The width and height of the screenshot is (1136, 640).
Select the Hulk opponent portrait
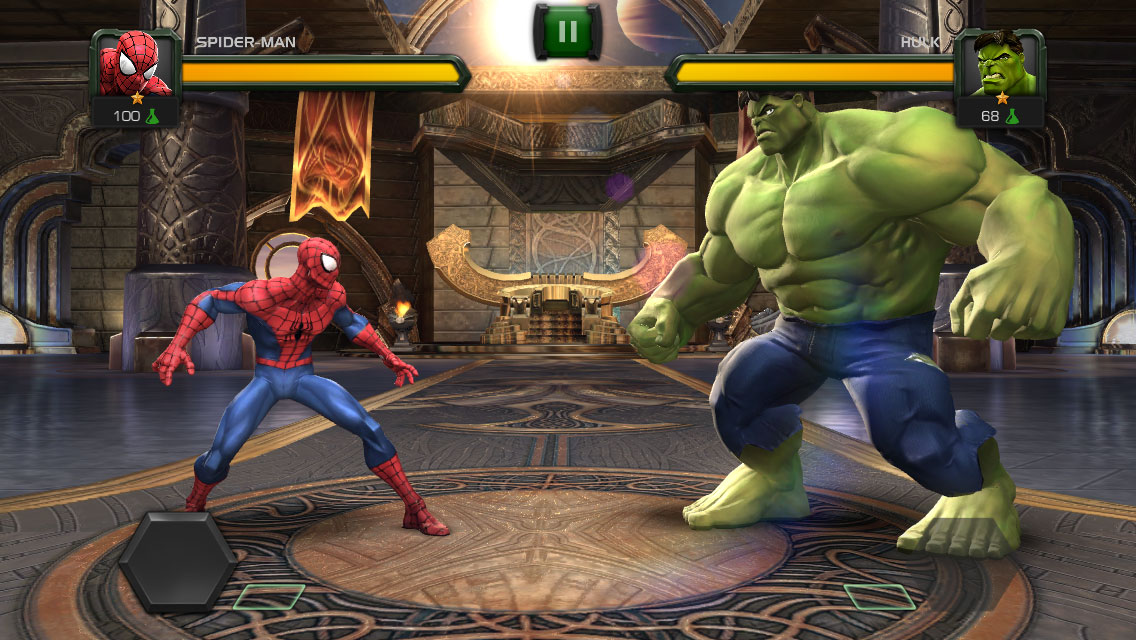coord(1001,65)
